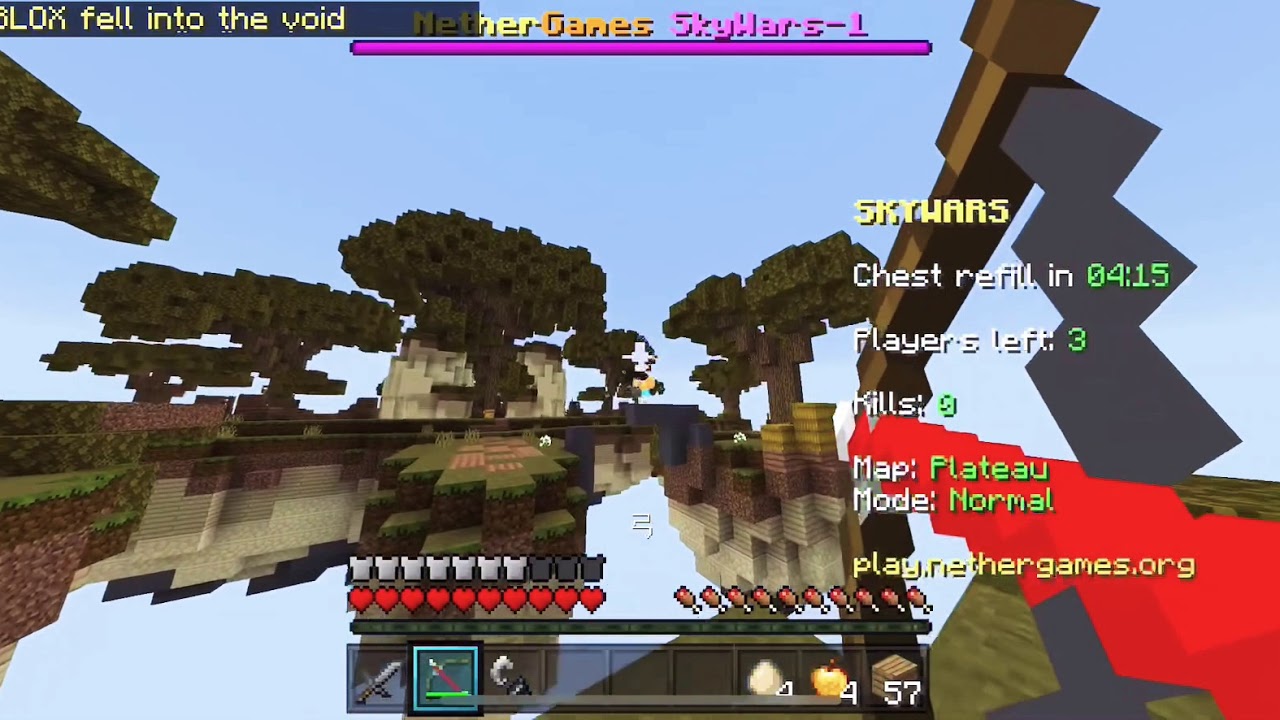Viewport: 1280px width, 720px height.
Task: Click the Mode: Normal label
Action: (955, 501)
